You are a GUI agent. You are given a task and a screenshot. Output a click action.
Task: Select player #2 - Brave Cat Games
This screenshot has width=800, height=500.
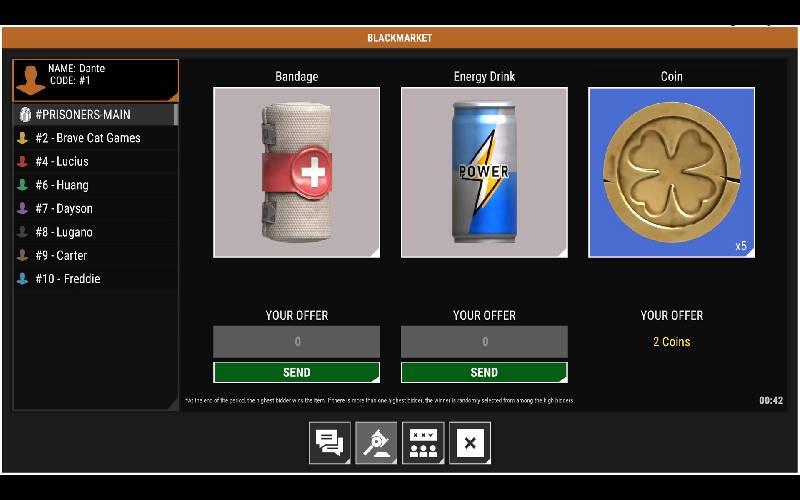click(x=95, y=138)
